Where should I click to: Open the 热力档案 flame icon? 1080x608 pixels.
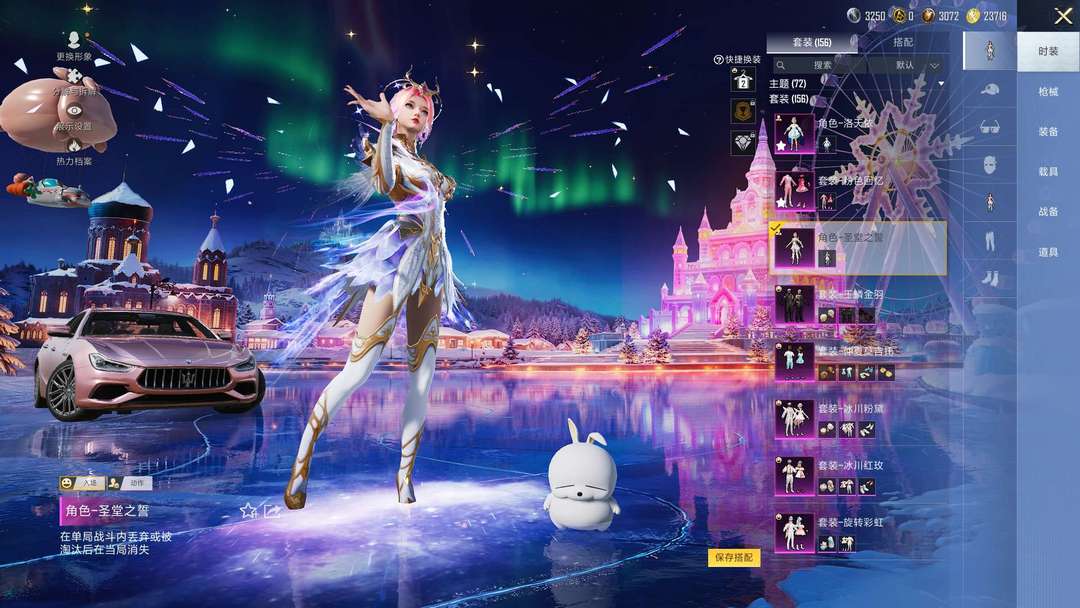pyautogui.click(x=74, y=149)
